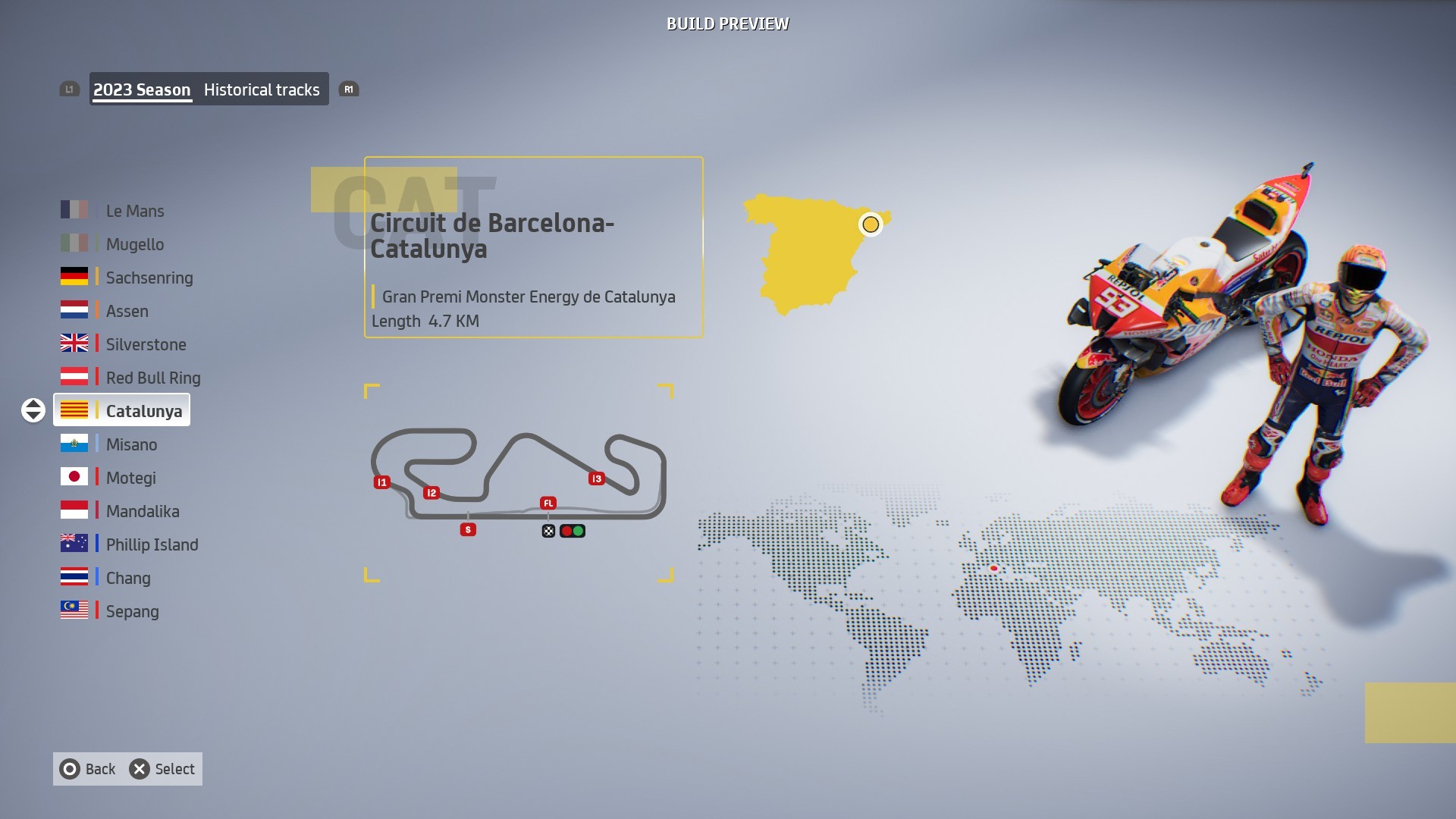Switch to the Historical tracks tab
Screen dimensions: 1456x819
pos(262,89)
